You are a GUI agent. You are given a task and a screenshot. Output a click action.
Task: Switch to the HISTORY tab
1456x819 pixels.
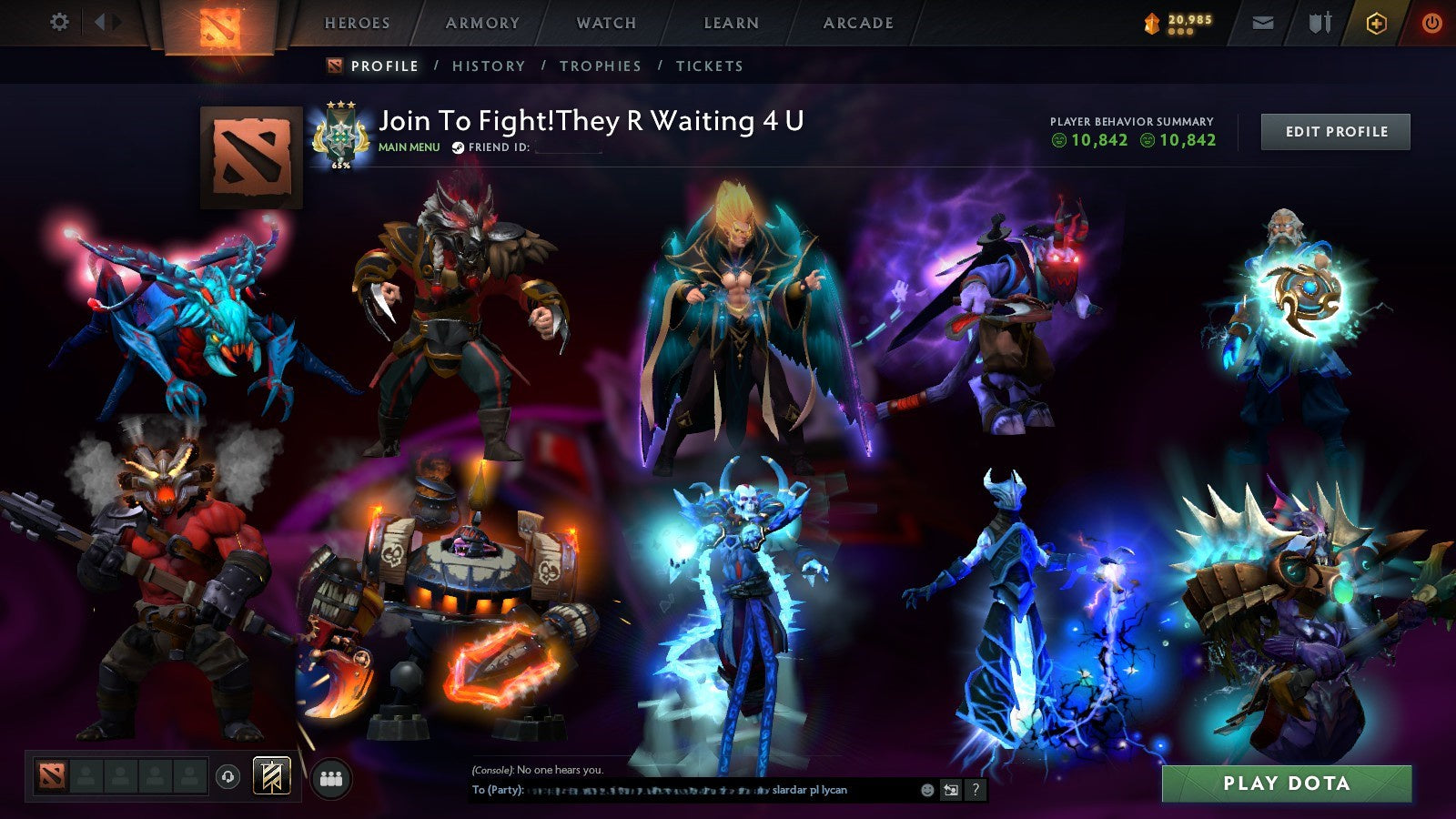click(490, 66)
